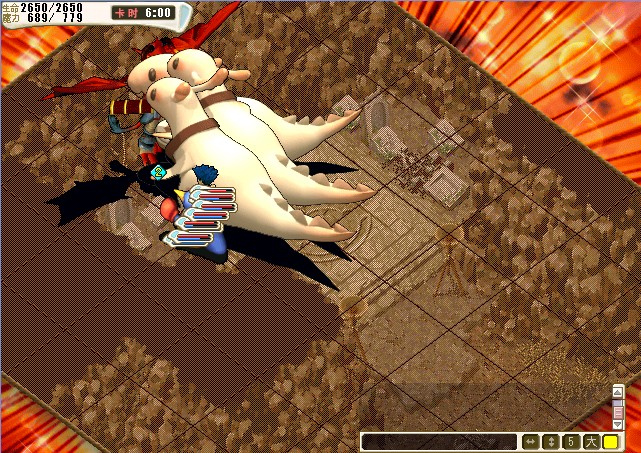641x453 pixels.
Task: Toggle the horizontal arrows chat width button
Action: point(529,441)
